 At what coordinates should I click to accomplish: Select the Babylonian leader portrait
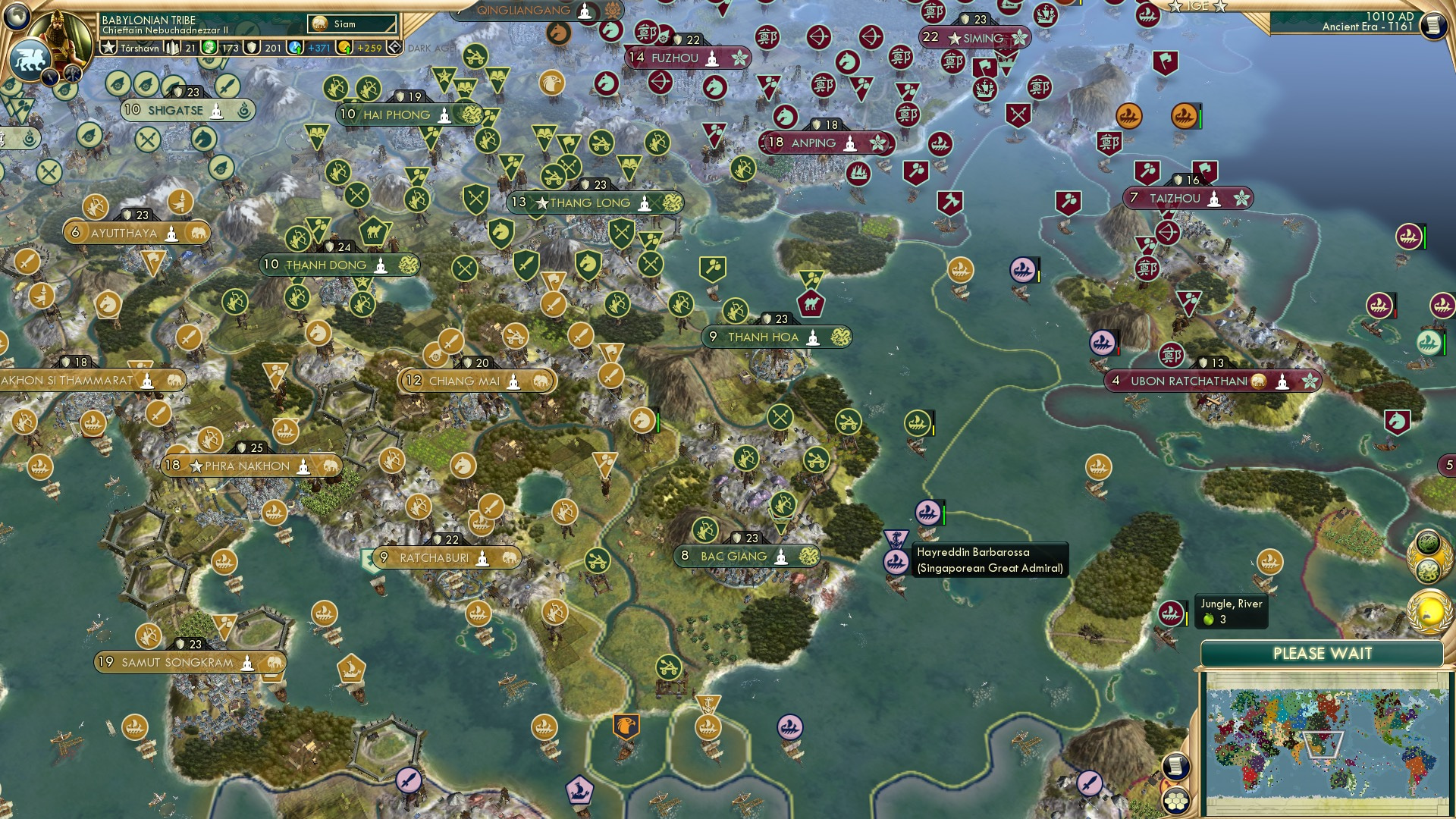(60, 35)
